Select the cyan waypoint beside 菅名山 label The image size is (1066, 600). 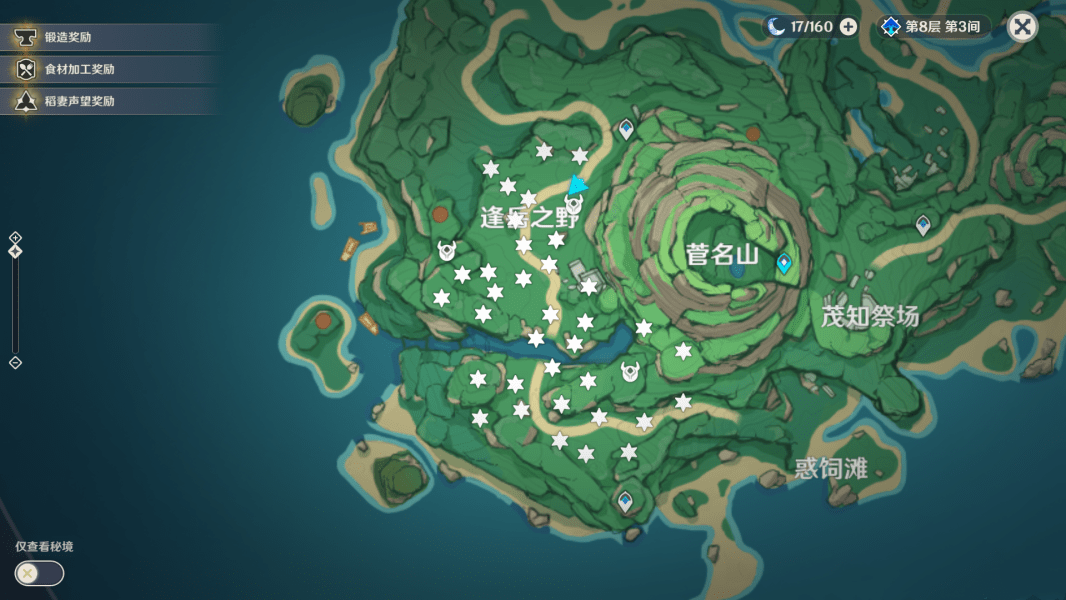pyautogui.click(x=784, y=264)
